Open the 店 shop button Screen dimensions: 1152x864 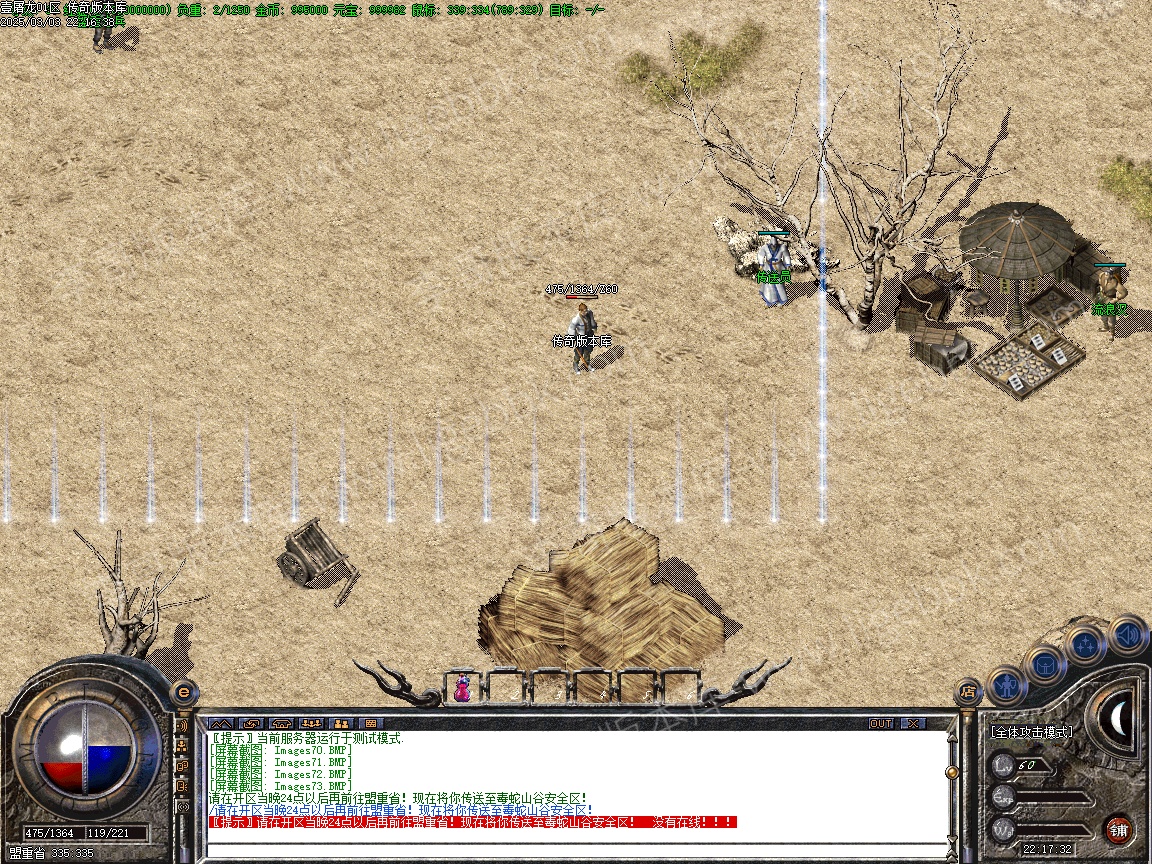[967, 690]
